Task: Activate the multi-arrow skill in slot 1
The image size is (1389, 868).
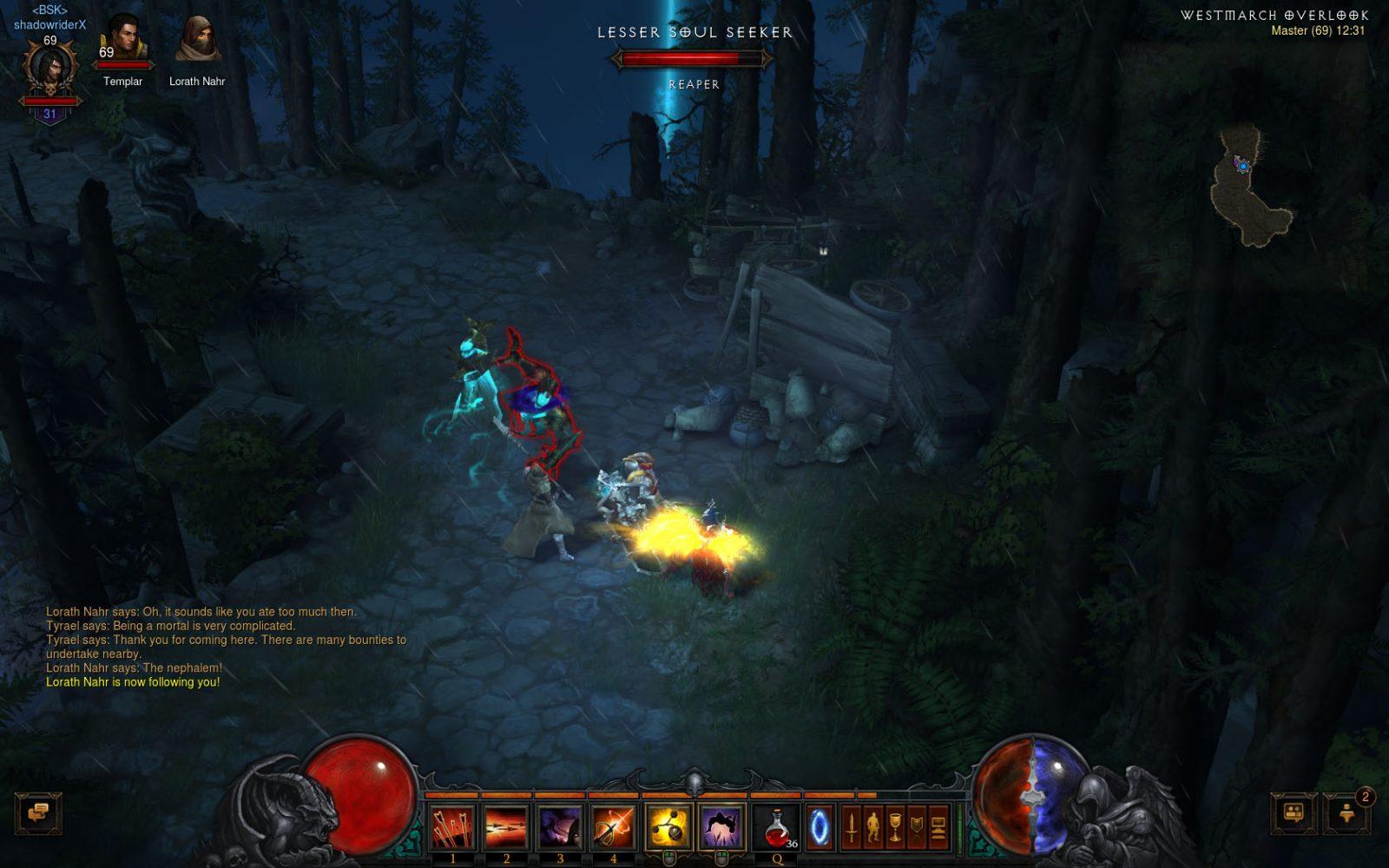Action: [452, 825]
